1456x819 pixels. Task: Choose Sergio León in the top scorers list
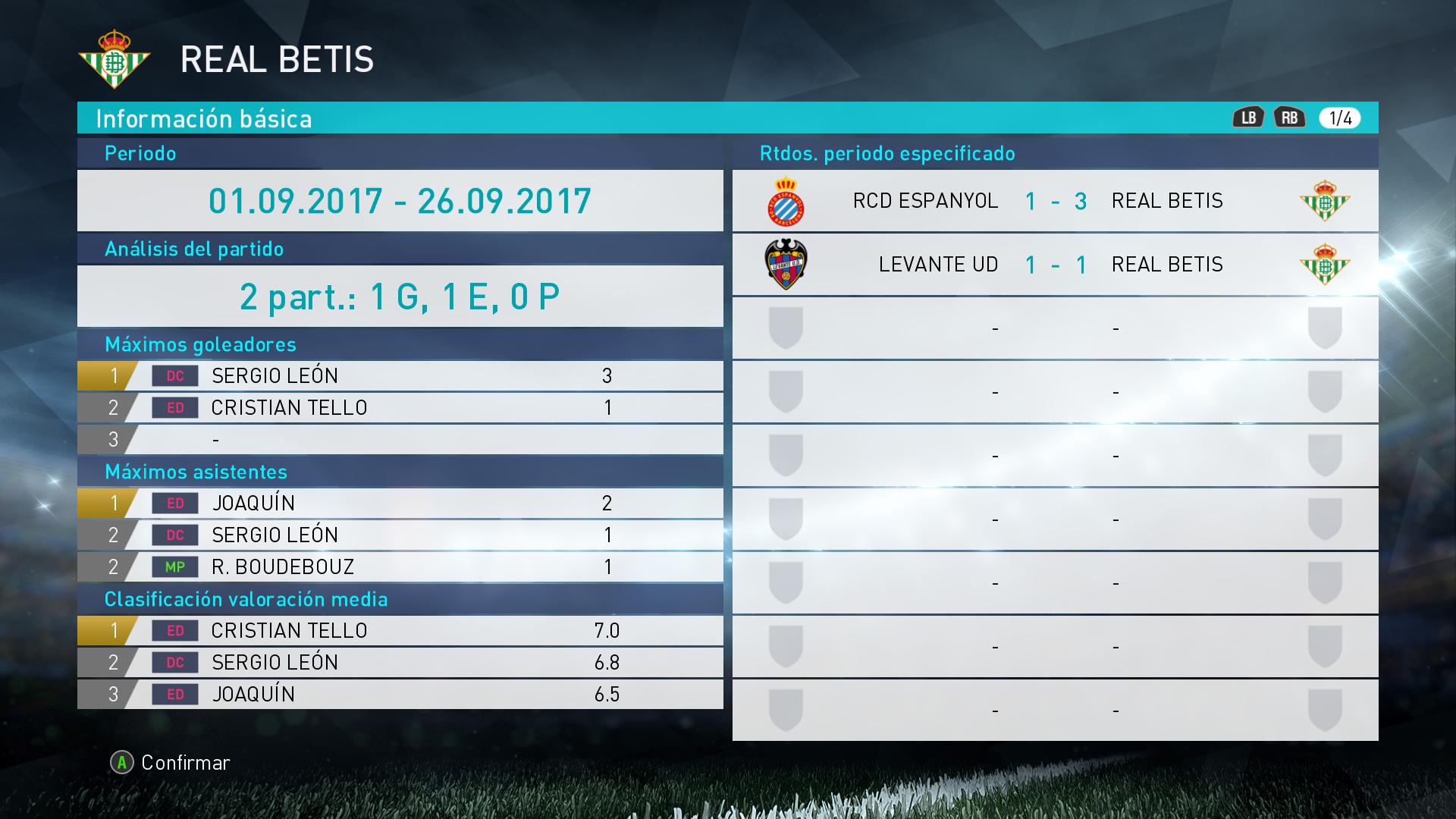(400, 376)
